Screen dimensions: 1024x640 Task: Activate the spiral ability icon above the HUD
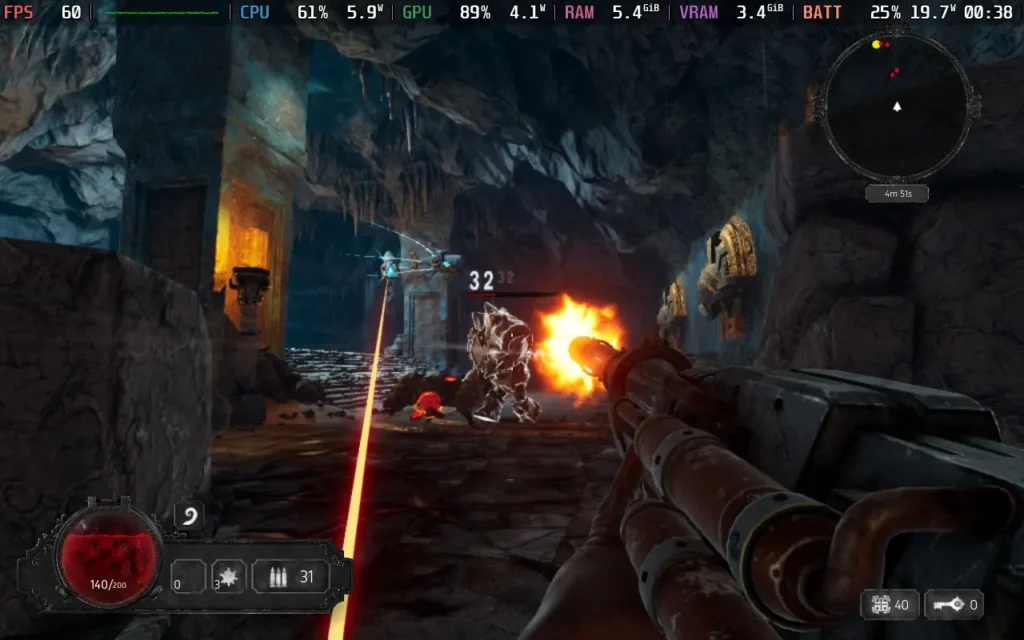(190, 517)
